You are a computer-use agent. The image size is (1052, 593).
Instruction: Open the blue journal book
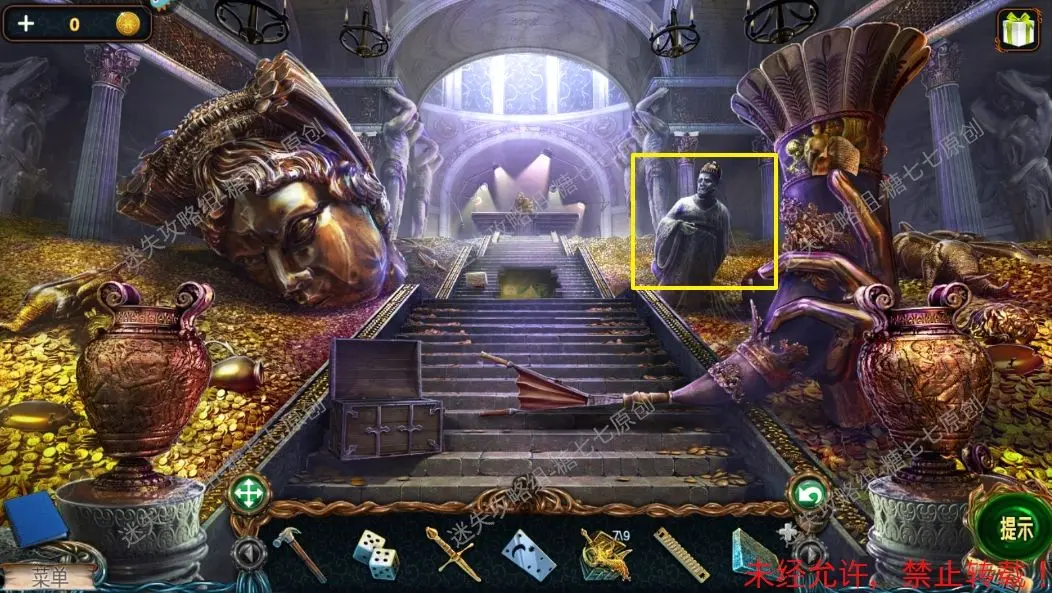[x=36, y=519]
